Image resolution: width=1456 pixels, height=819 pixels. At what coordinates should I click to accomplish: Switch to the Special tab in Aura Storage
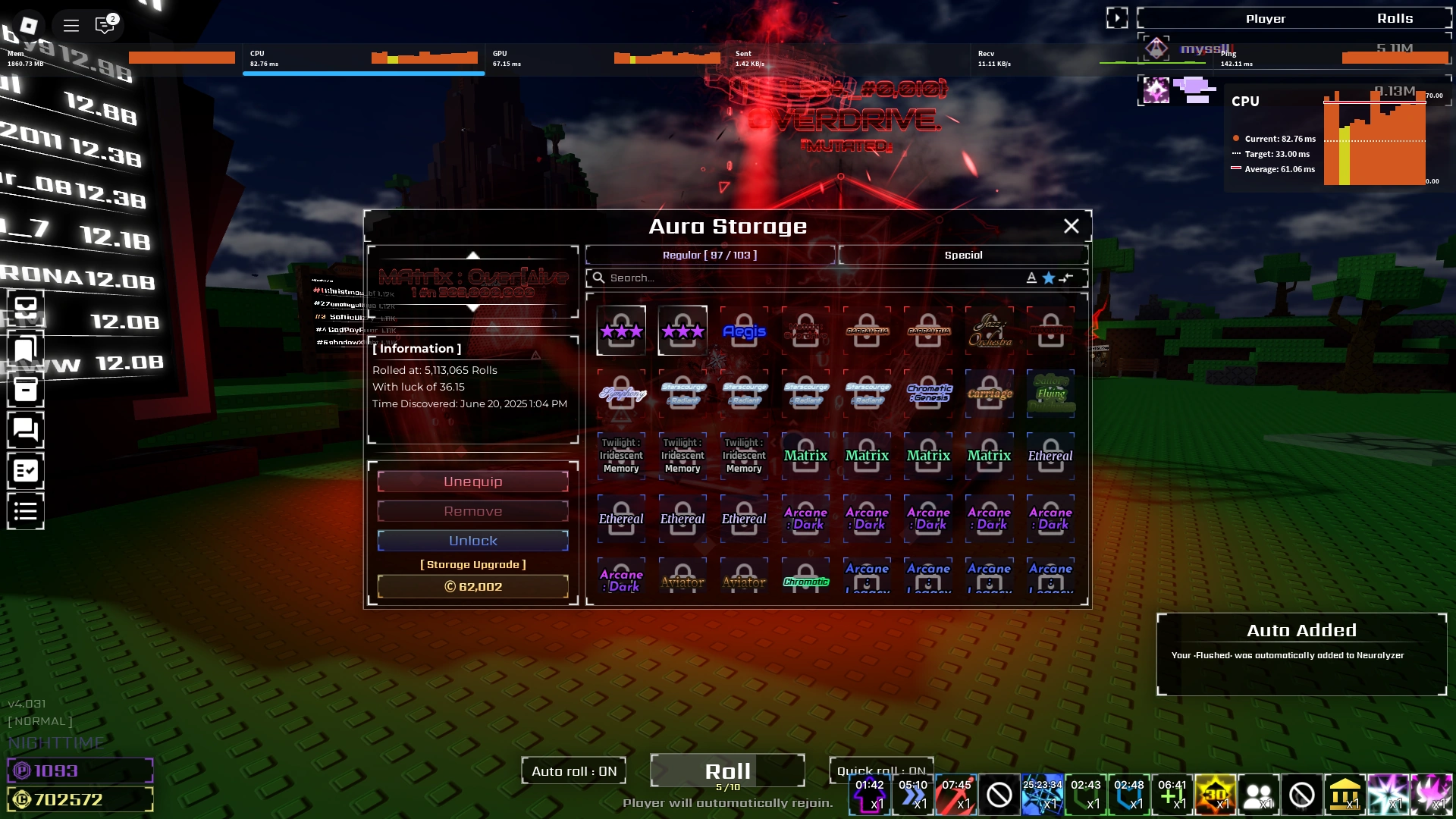pyautogui.click(x=964, y=255)
